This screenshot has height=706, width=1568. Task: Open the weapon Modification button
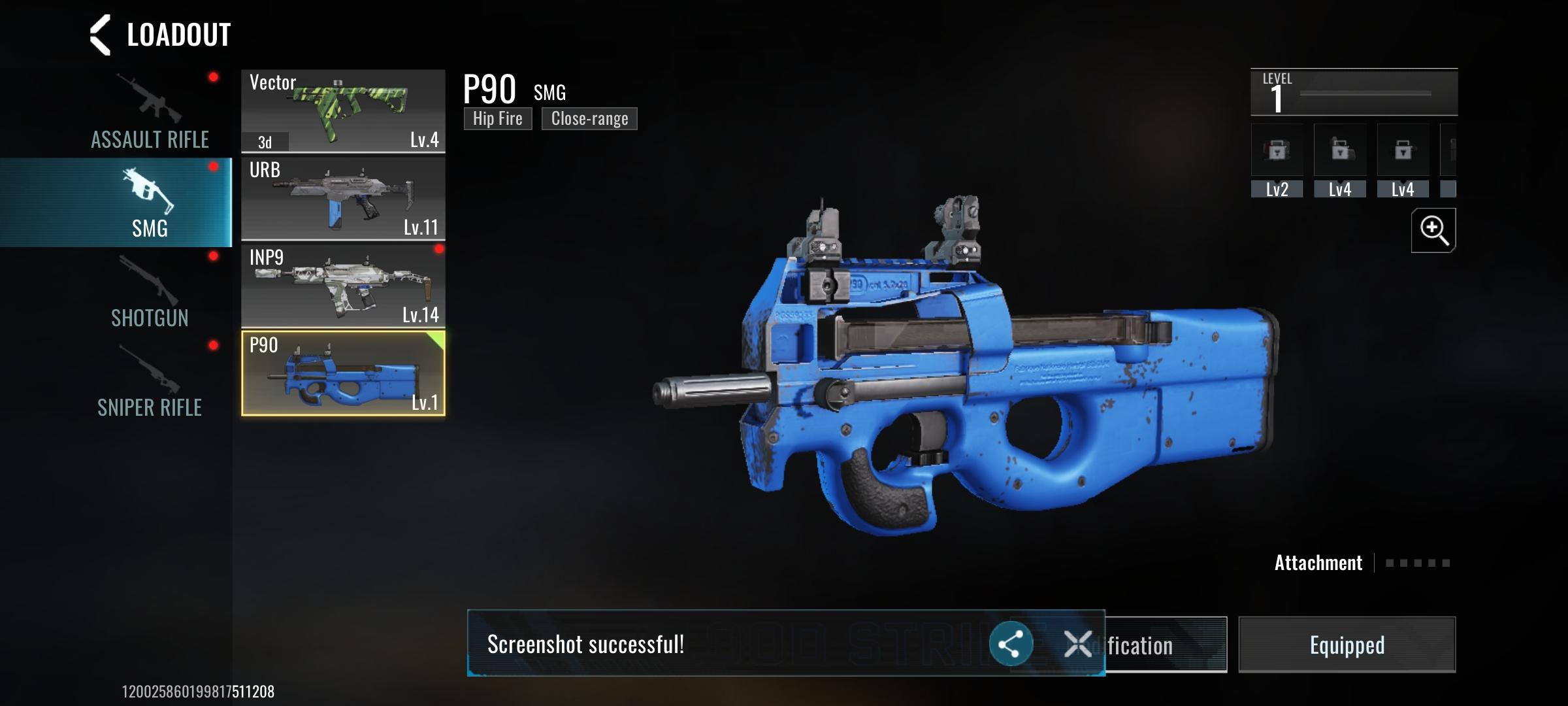pos(1167,645)
